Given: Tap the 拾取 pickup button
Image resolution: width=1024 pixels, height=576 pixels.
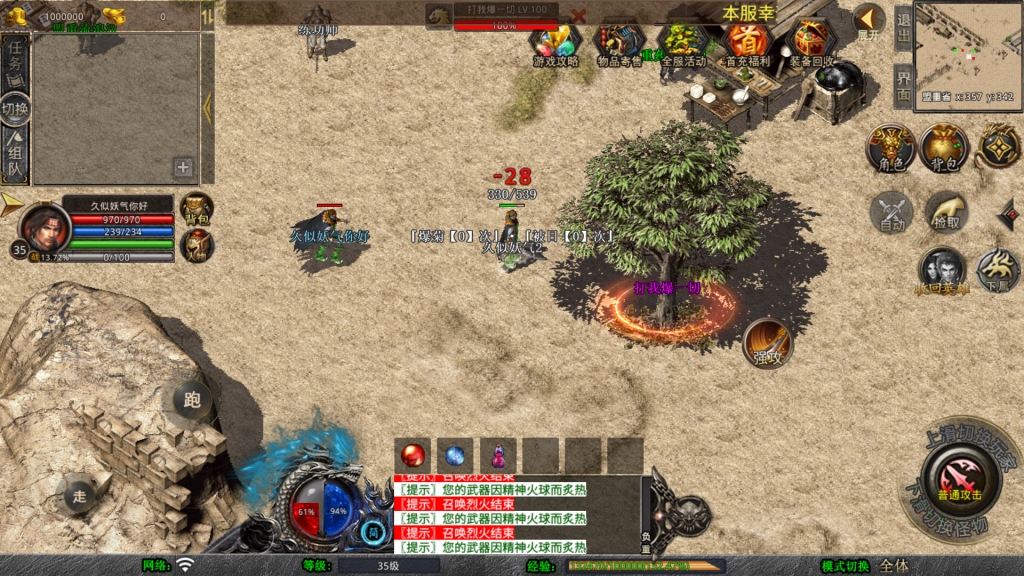Looking at the screenshot, I should [945, 211].
